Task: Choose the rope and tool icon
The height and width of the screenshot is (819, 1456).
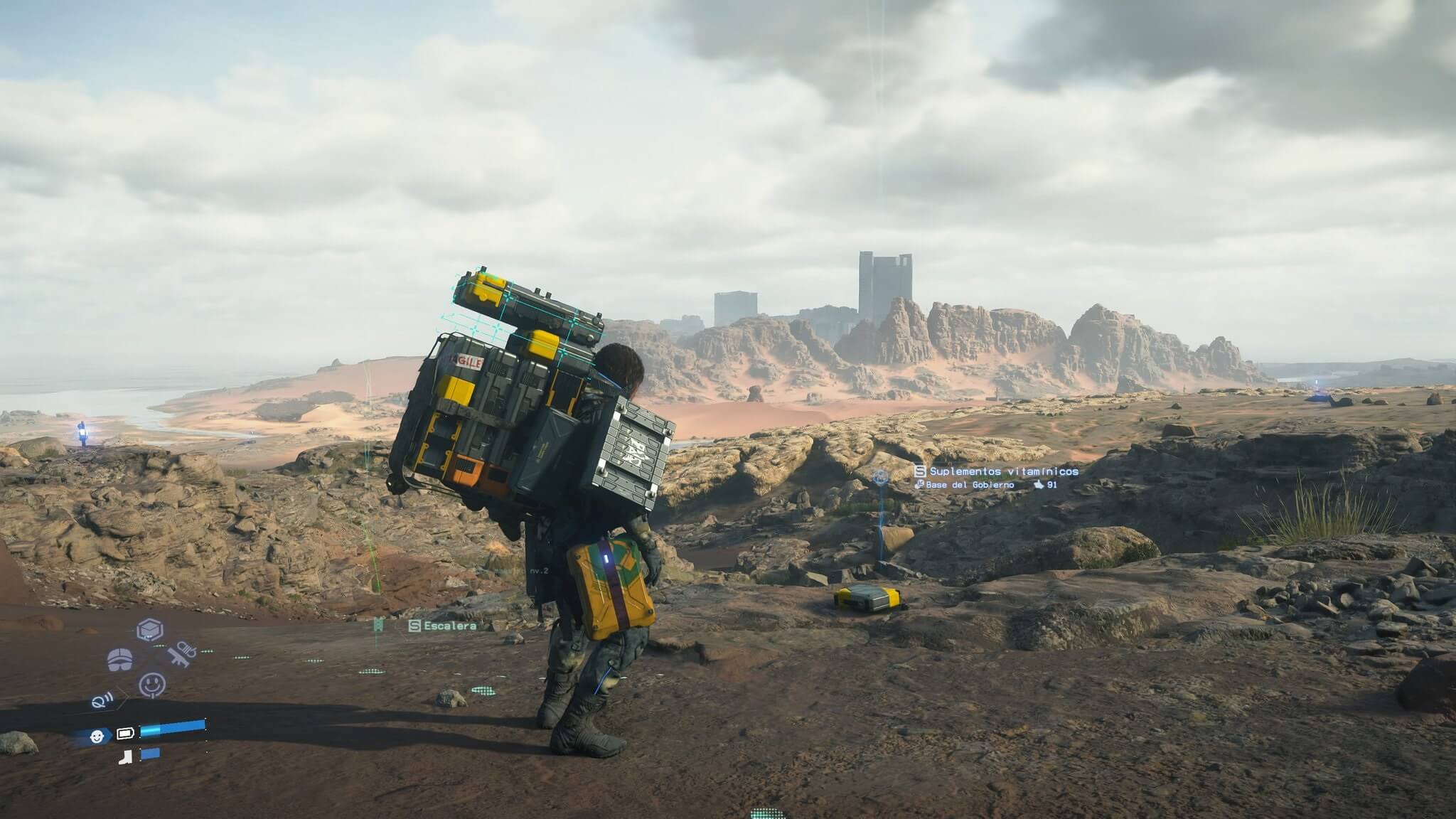Action: tap(182, 654)
